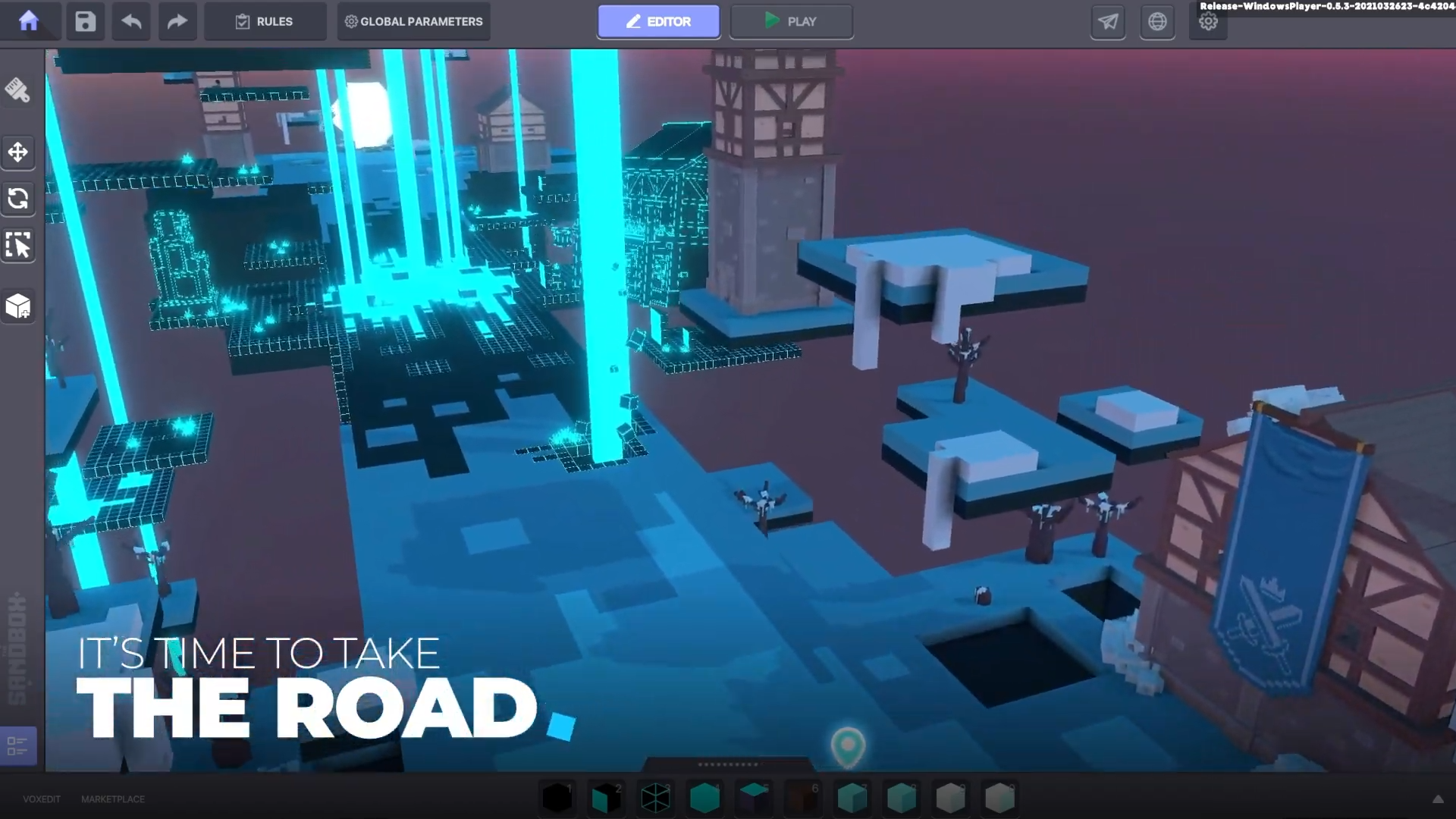Select the wireframe cube in hotbar slot 3

tap(655, 798)
